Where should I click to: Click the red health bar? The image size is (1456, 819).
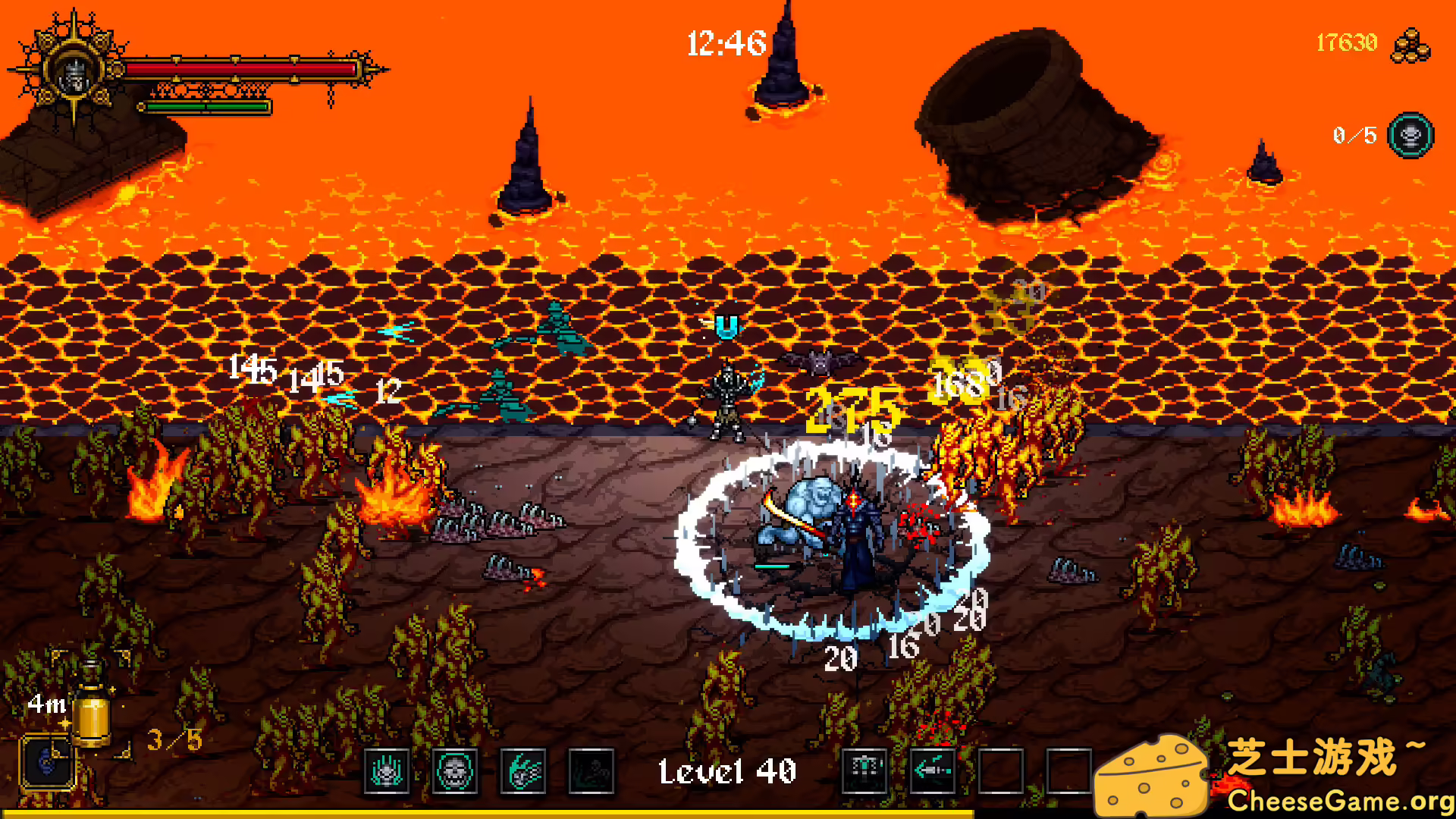pyautogui.click(x=243, y=68)
